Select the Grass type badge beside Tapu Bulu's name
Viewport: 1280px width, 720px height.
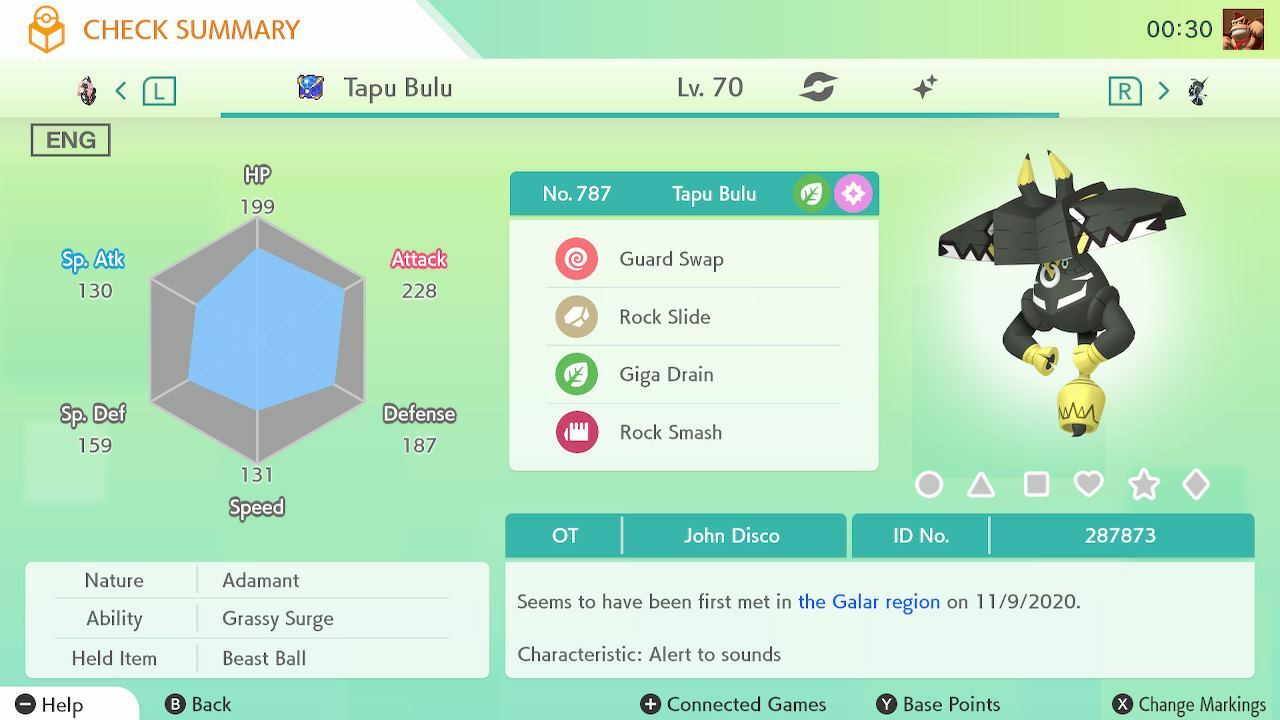(809, 193)
